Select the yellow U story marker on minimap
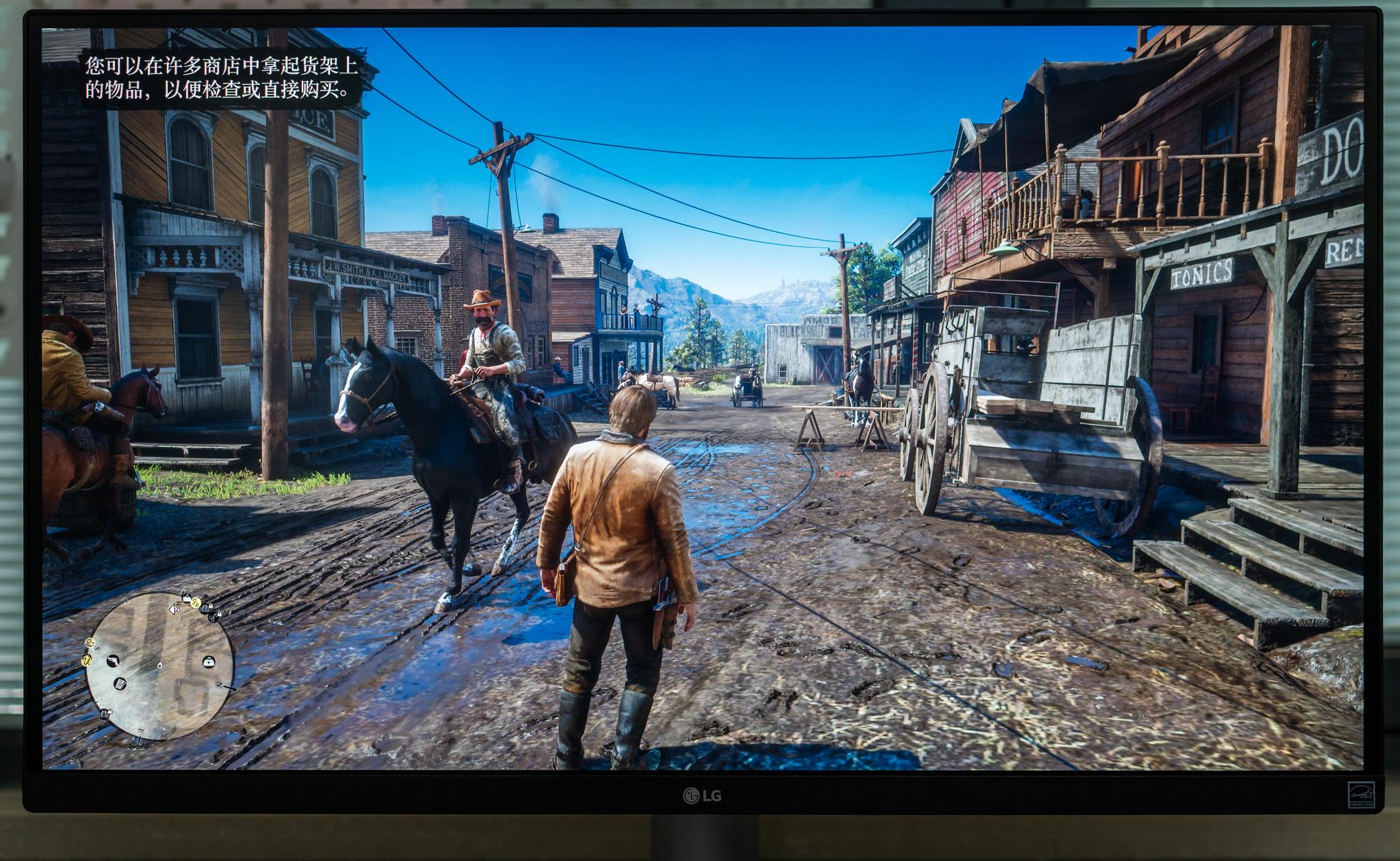This screenshot has width=1400, height=861. tap(86, 662)
